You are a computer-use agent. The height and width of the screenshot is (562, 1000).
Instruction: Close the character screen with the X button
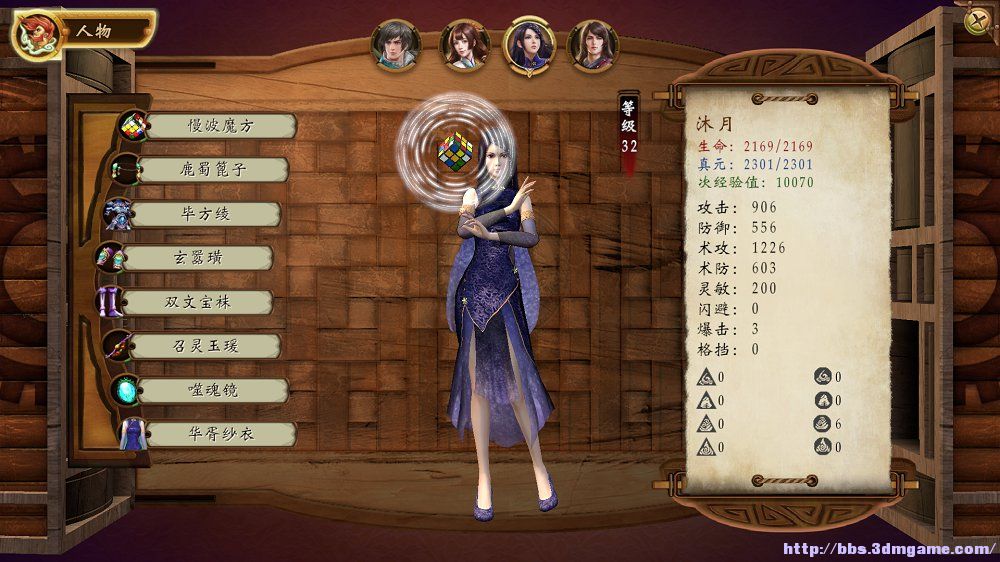point(975,22)
